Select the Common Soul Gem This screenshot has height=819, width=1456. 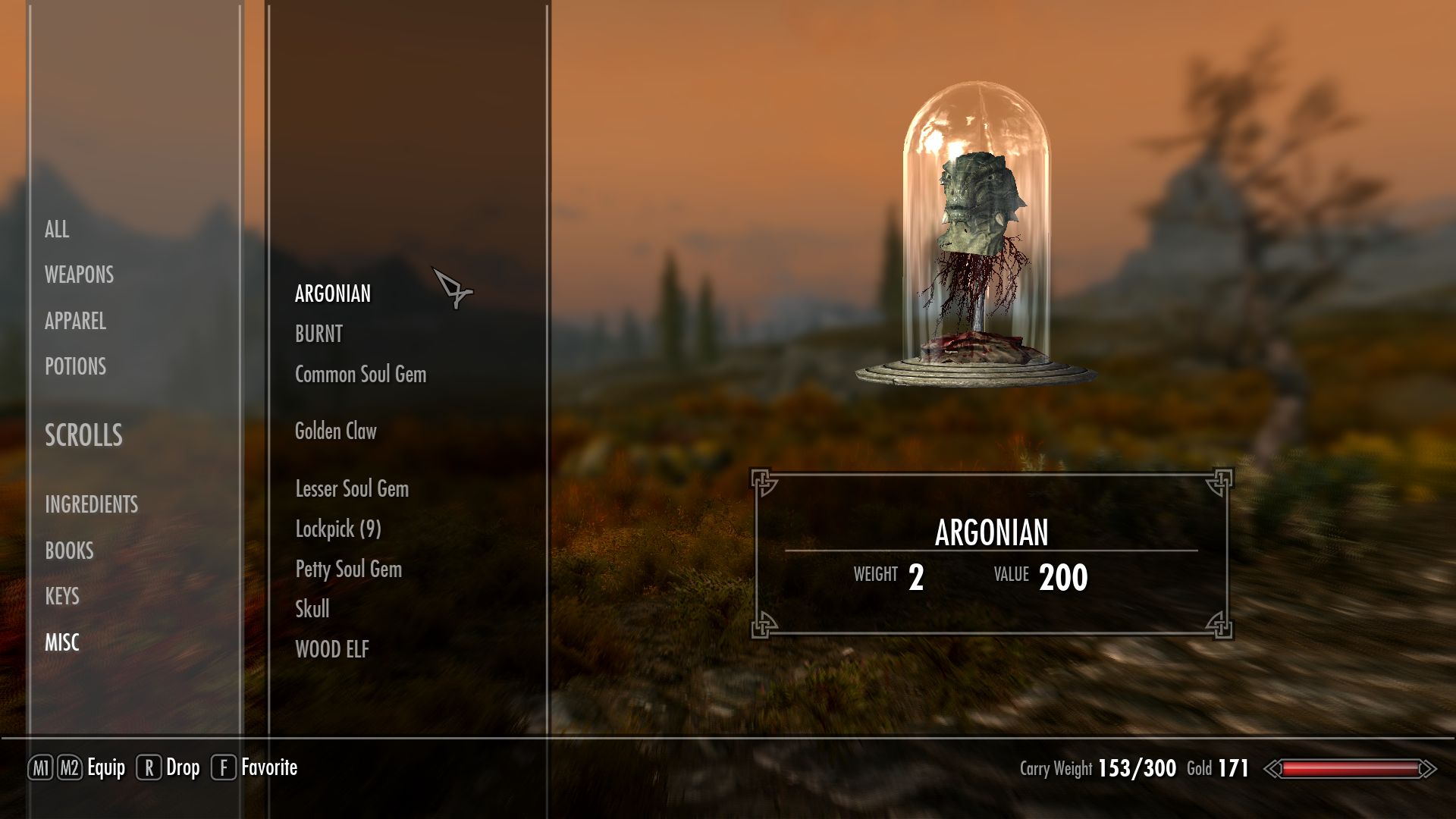click(x=360, y=374)
